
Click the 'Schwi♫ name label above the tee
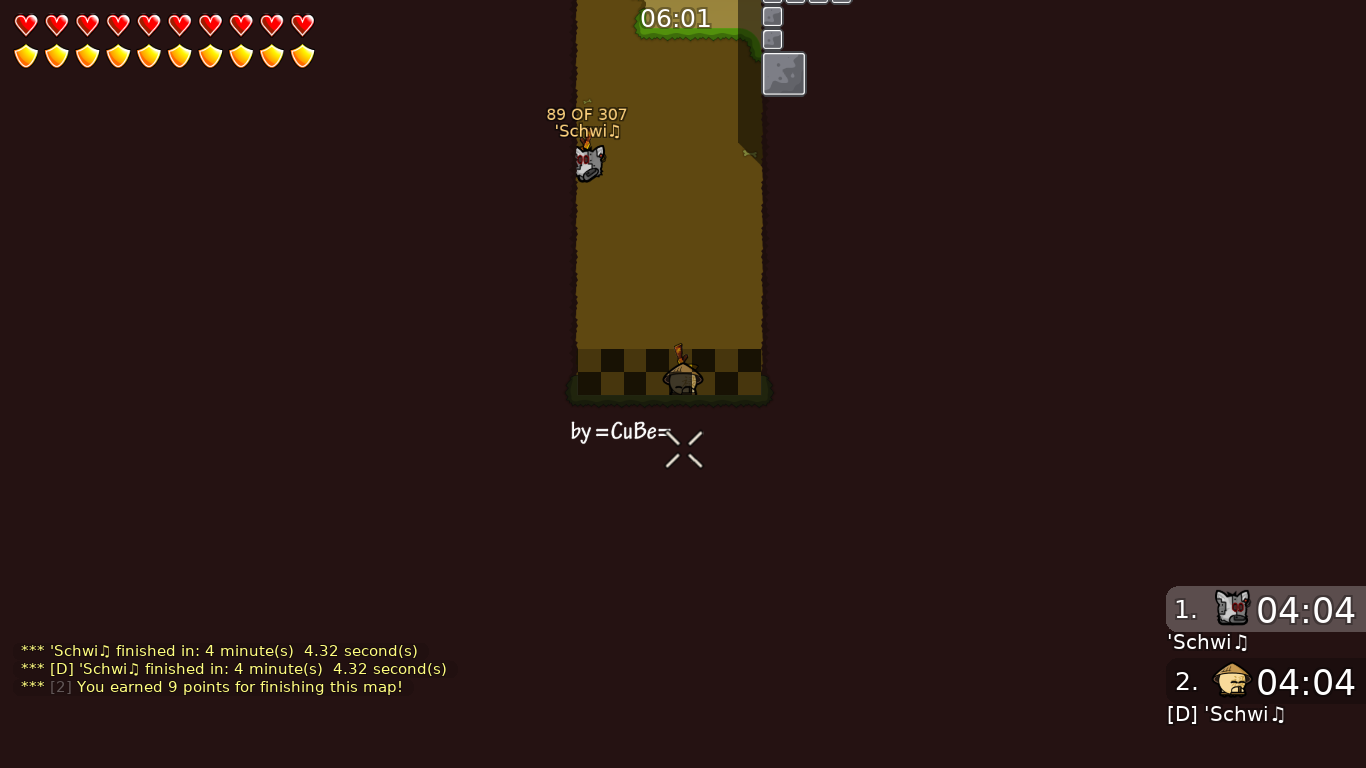coord(587,131)
